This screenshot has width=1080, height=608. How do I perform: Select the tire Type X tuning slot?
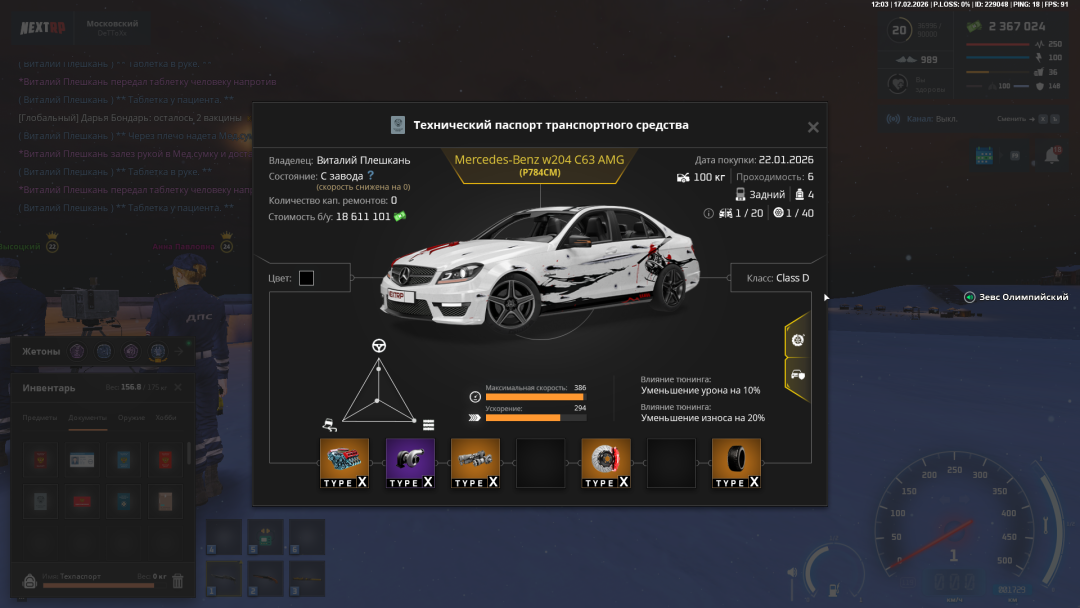[x=736, y=463]
